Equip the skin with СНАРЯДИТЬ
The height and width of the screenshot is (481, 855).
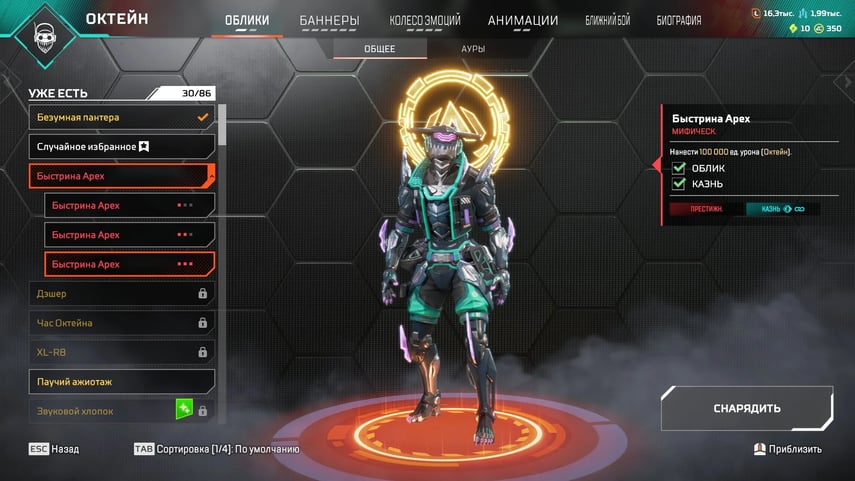[x=746, y=408]
